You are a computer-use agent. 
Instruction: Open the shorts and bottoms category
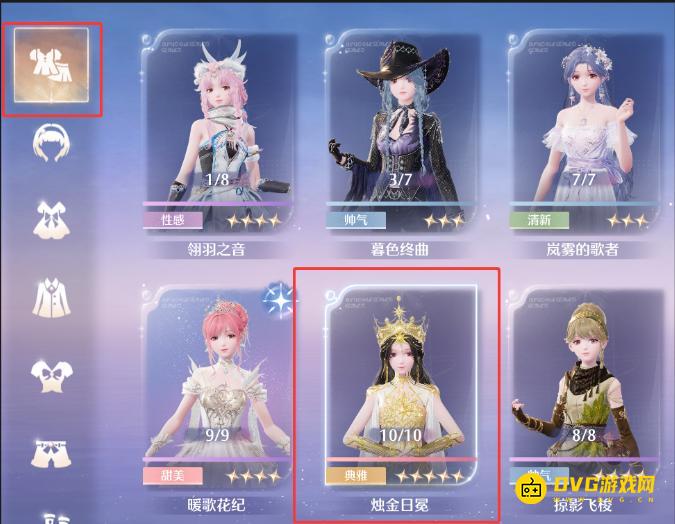pos(48,451)
